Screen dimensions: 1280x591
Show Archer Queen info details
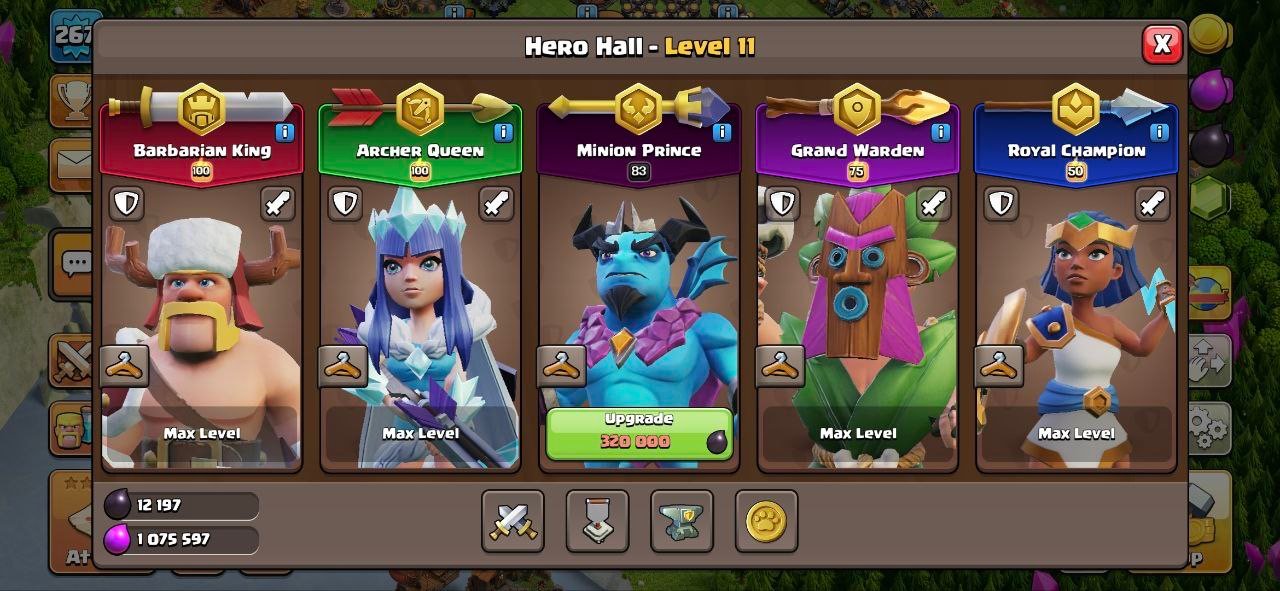503,131
